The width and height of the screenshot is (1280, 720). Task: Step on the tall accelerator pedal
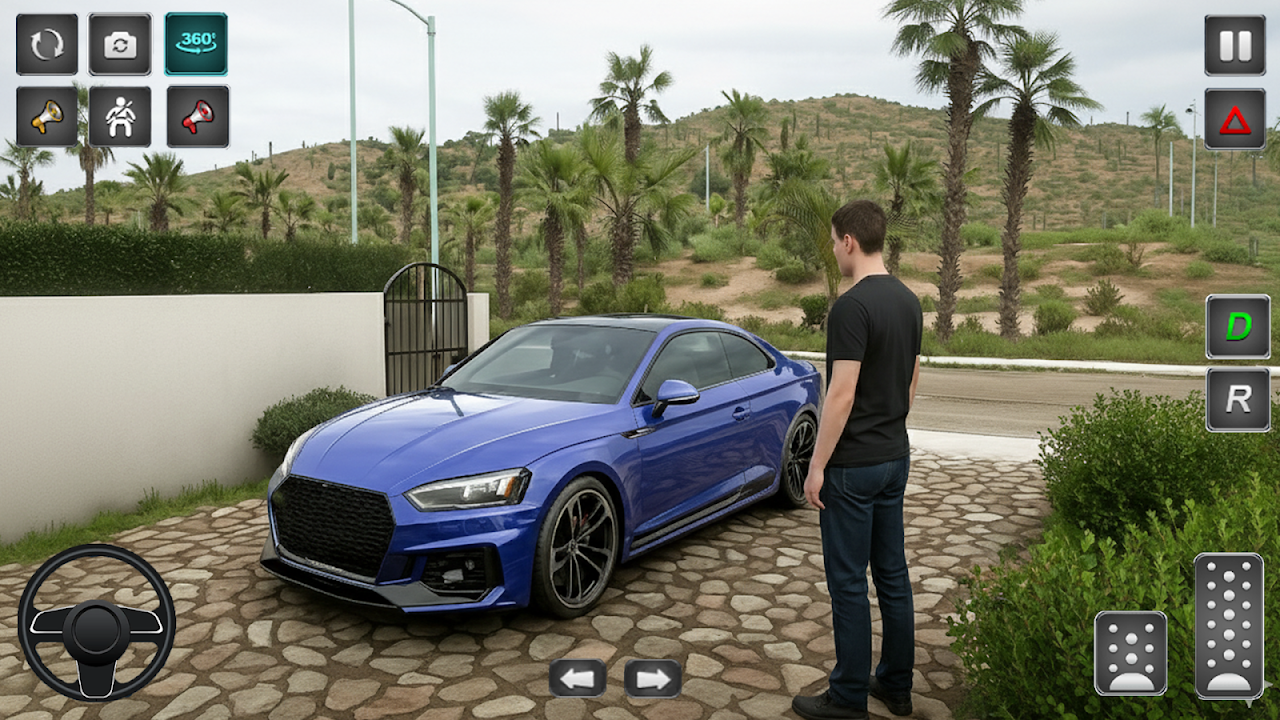[x=1229, y=625]
